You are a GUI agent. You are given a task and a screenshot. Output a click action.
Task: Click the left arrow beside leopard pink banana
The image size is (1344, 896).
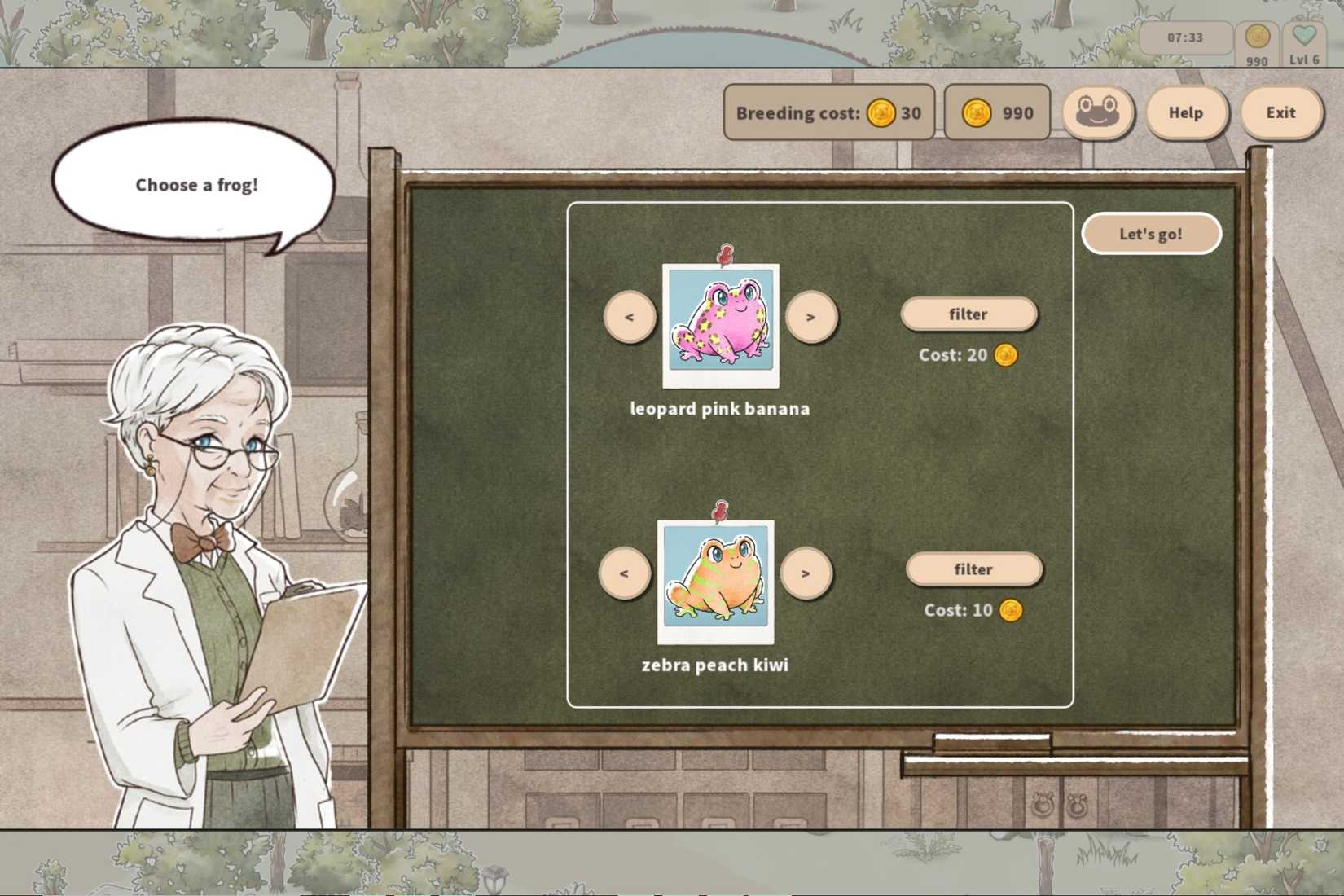(x=628, y=316)
